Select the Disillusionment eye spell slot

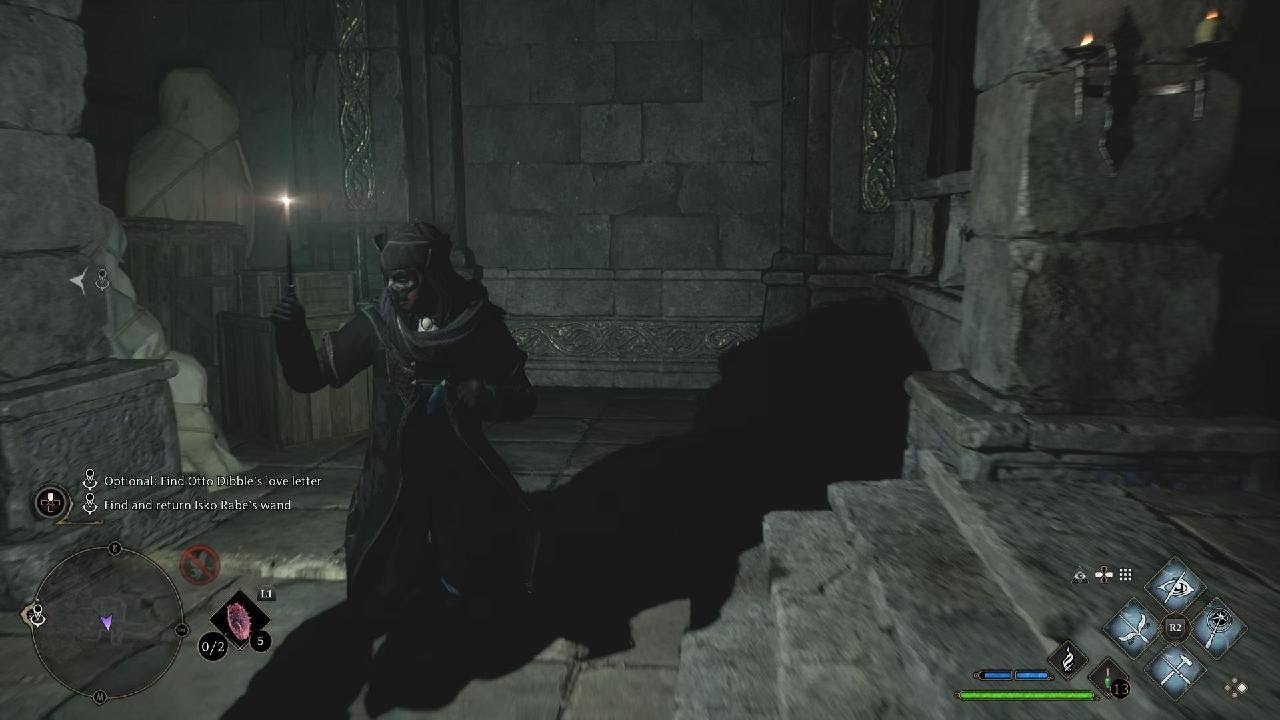pyautogui.click(x=1175, y=585)
